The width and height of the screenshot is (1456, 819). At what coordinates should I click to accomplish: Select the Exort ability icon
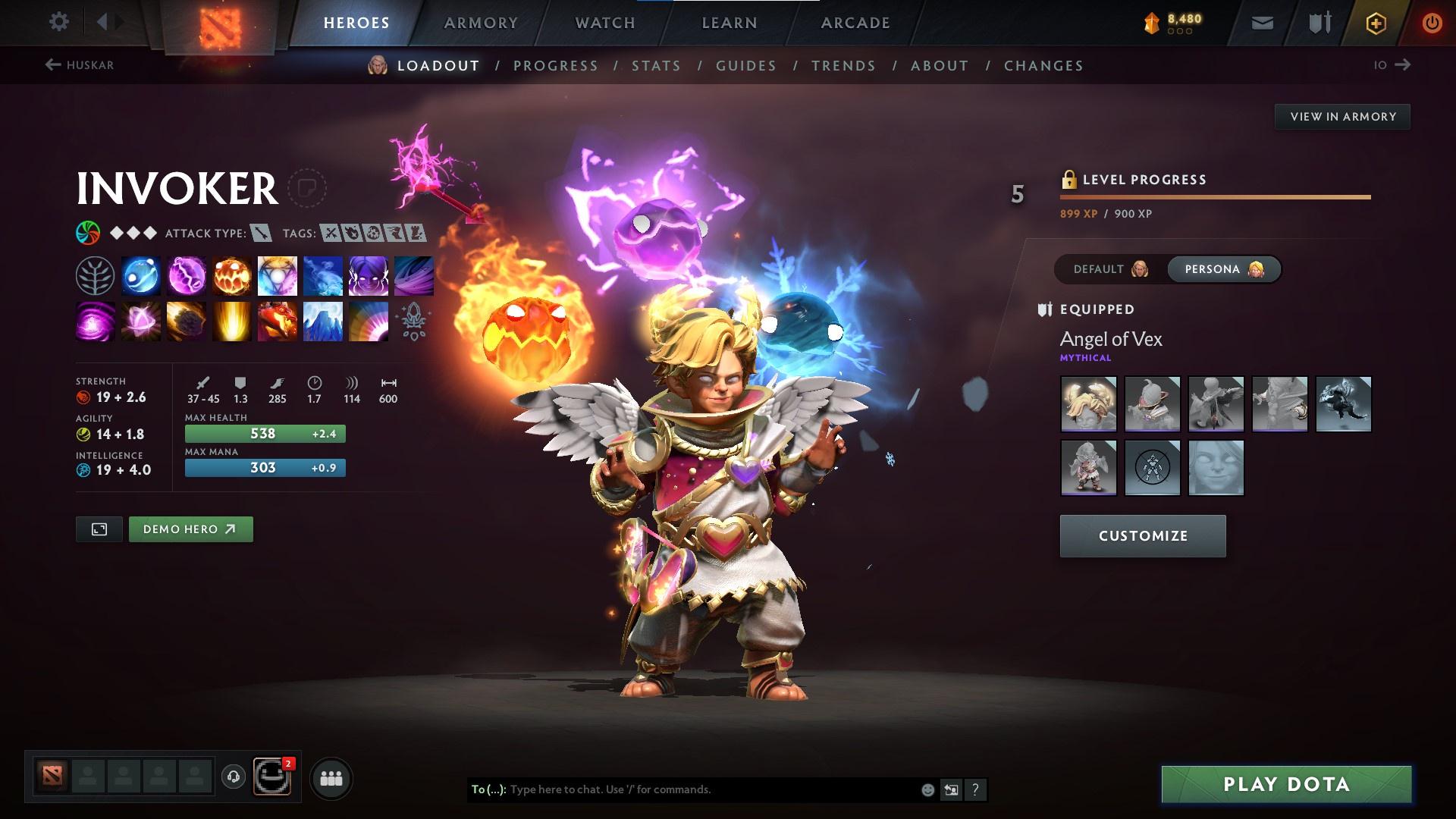coord(232,275)
